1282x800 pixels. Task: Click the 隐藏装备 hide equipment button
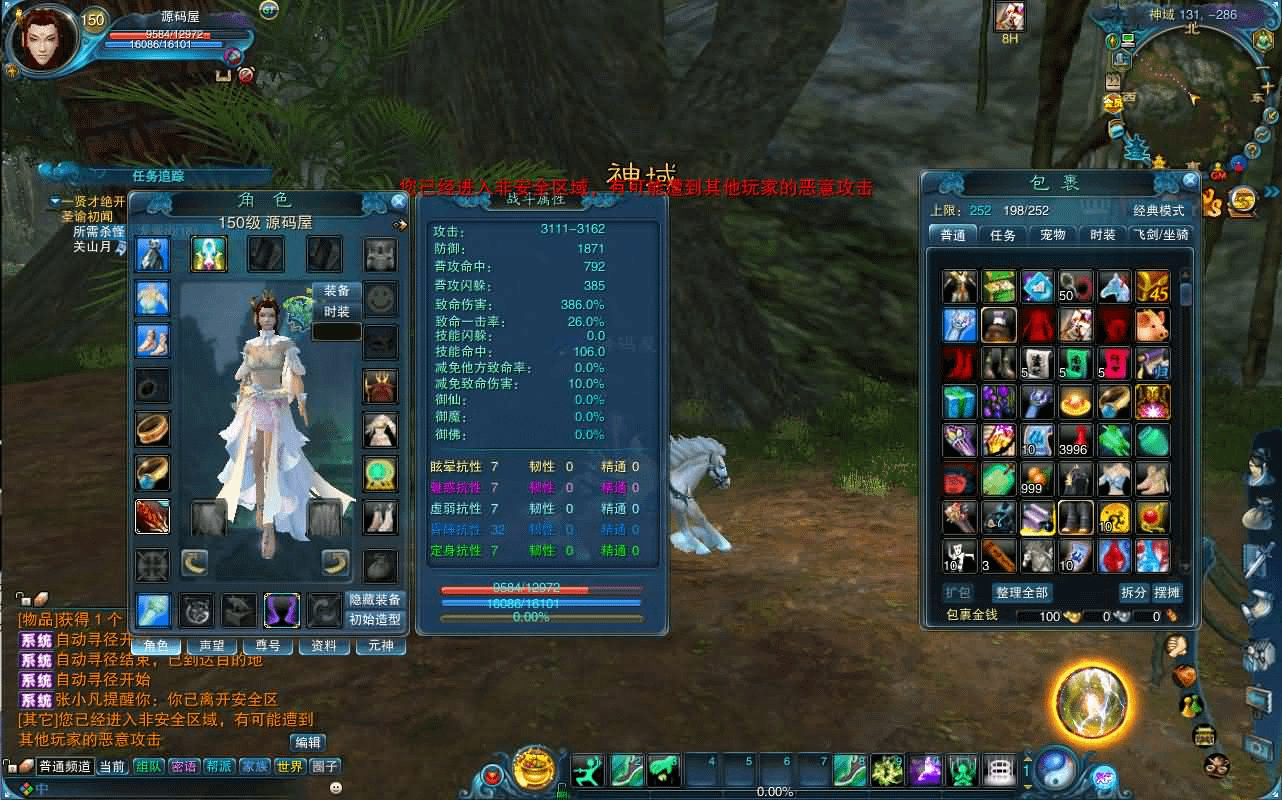375,600
